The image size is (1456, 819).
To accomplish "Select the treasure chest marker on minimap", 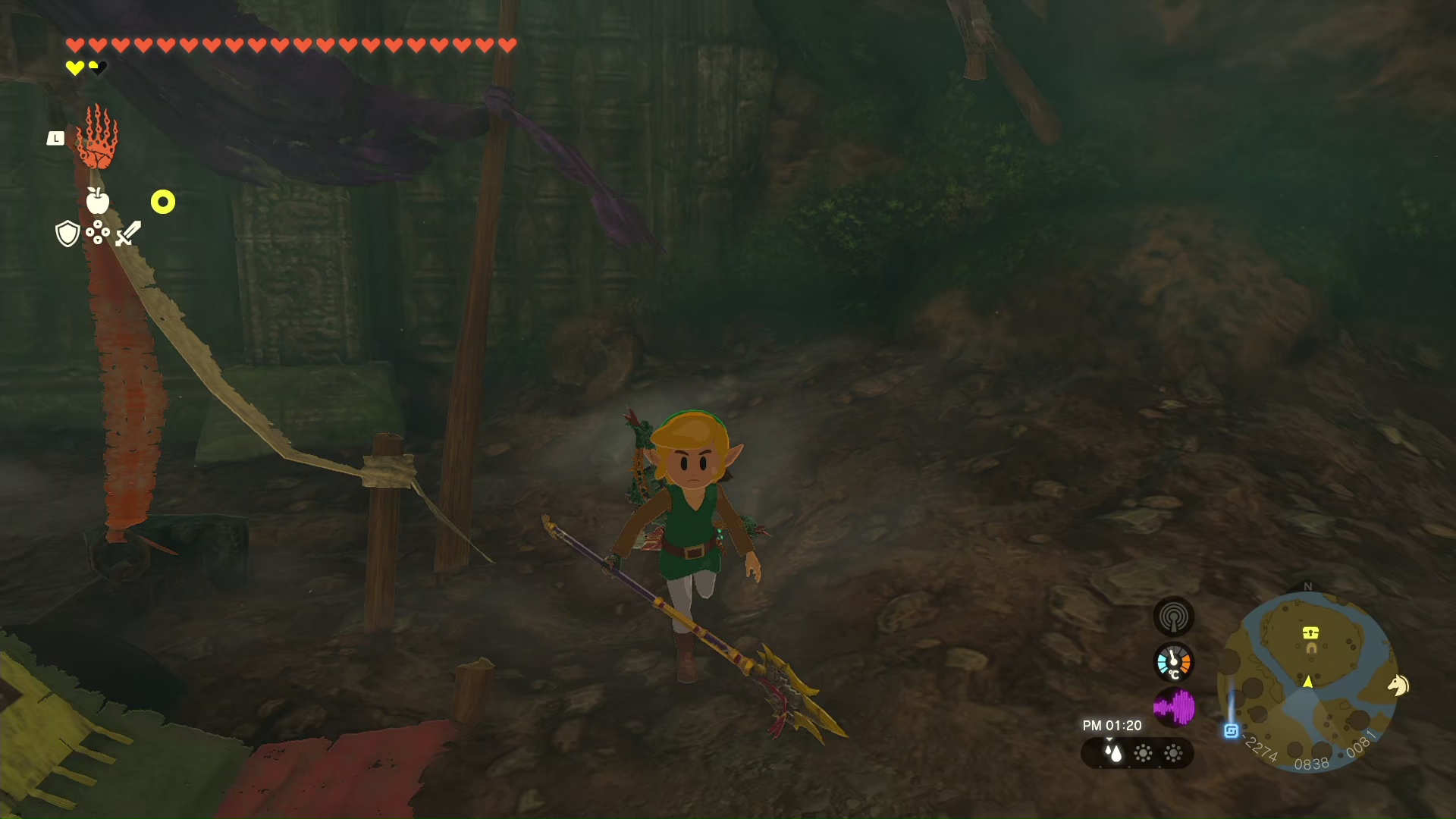I will tap(1310, 632).
